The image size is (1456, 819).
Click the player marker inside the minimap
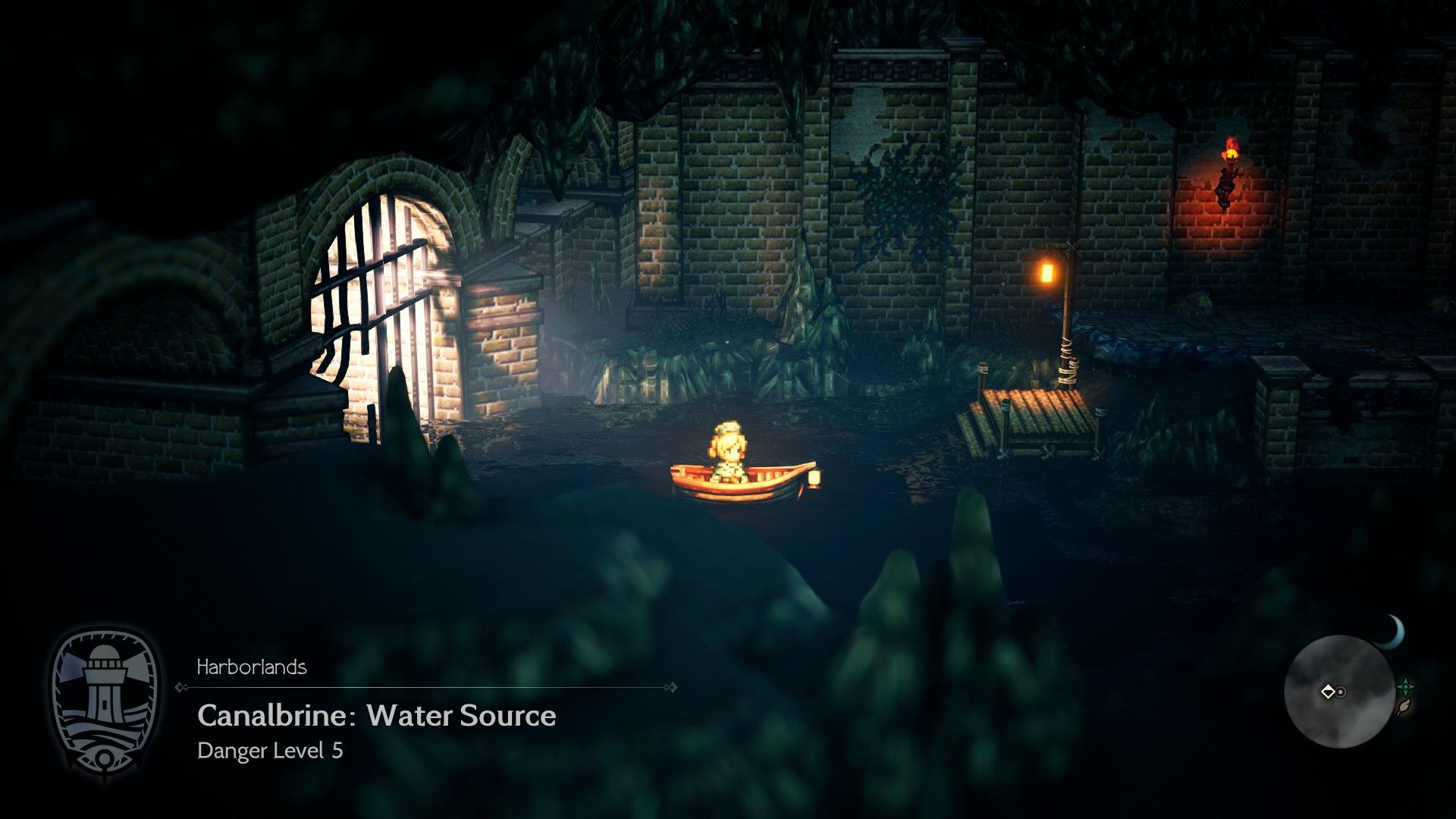1329,692
